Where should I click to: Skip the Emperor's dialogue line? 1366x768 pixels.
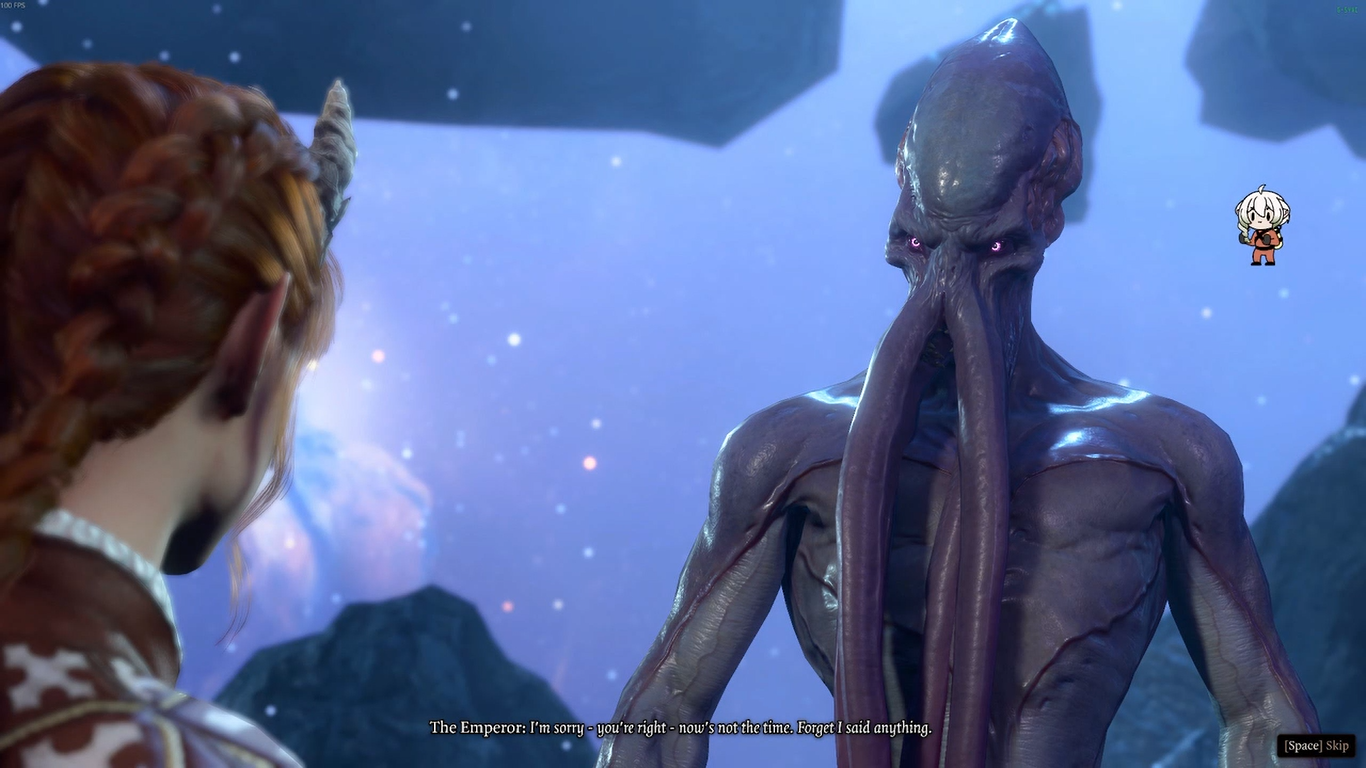pyautogui.click(x=1316, y=745)
